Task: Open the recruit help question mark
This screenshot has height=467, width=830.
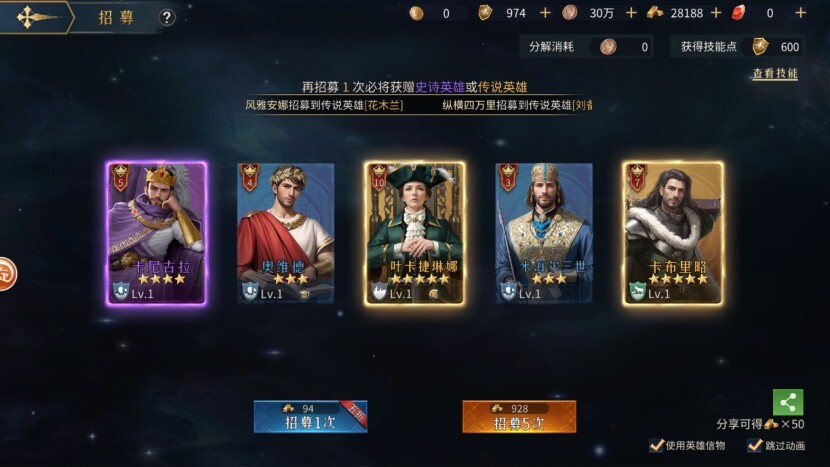Action: [x=167, y=17]
